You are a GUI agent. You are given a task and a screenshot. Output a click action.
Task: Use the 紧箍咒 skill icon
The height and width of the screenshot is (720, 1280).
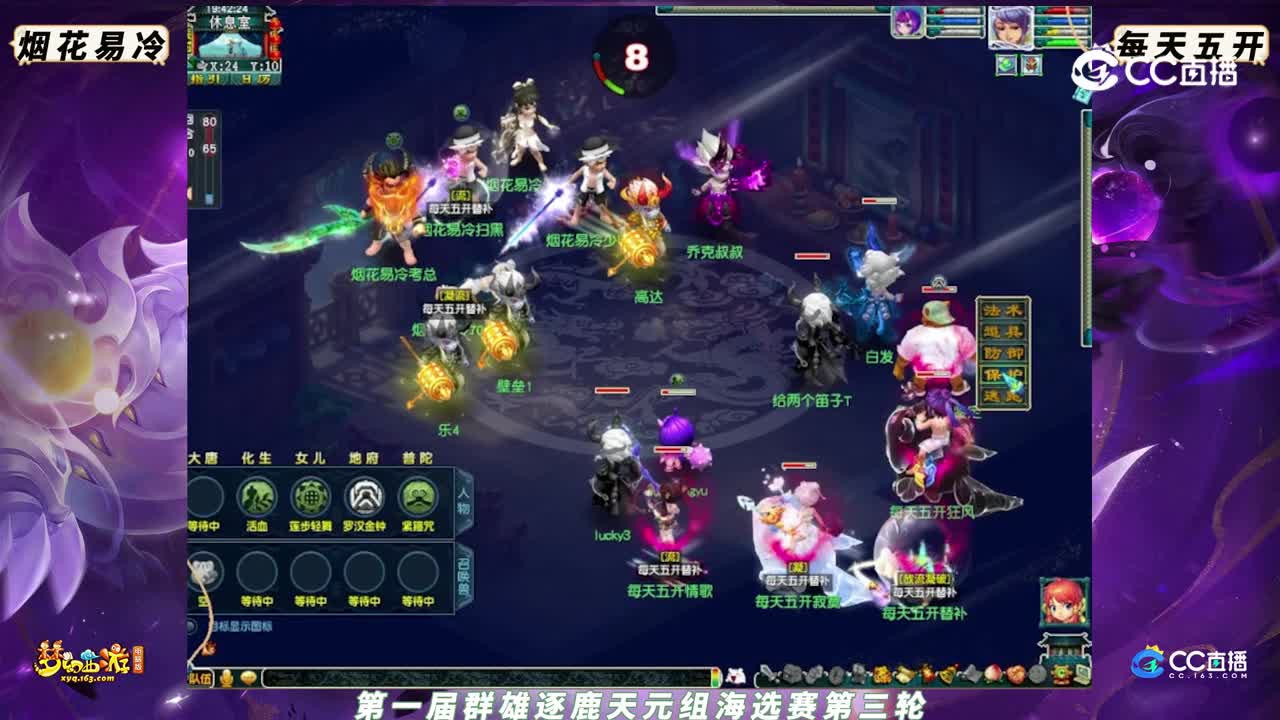click(417, 496)
